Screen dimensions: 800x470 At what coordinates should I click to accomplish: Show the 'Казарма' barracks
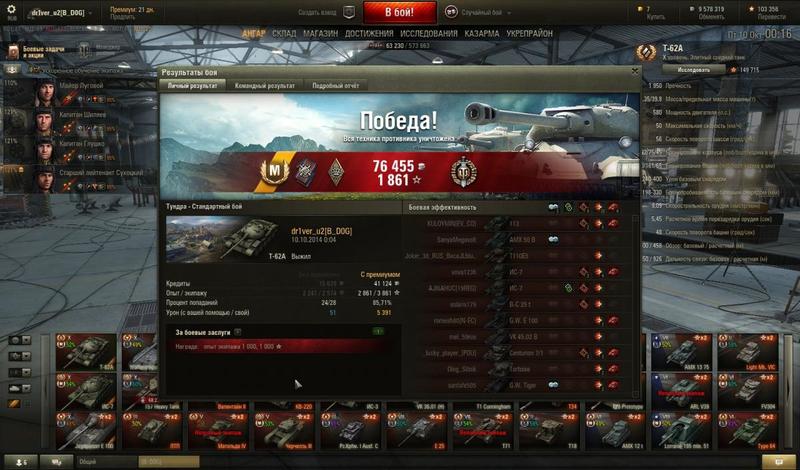(x=490, y=33)
